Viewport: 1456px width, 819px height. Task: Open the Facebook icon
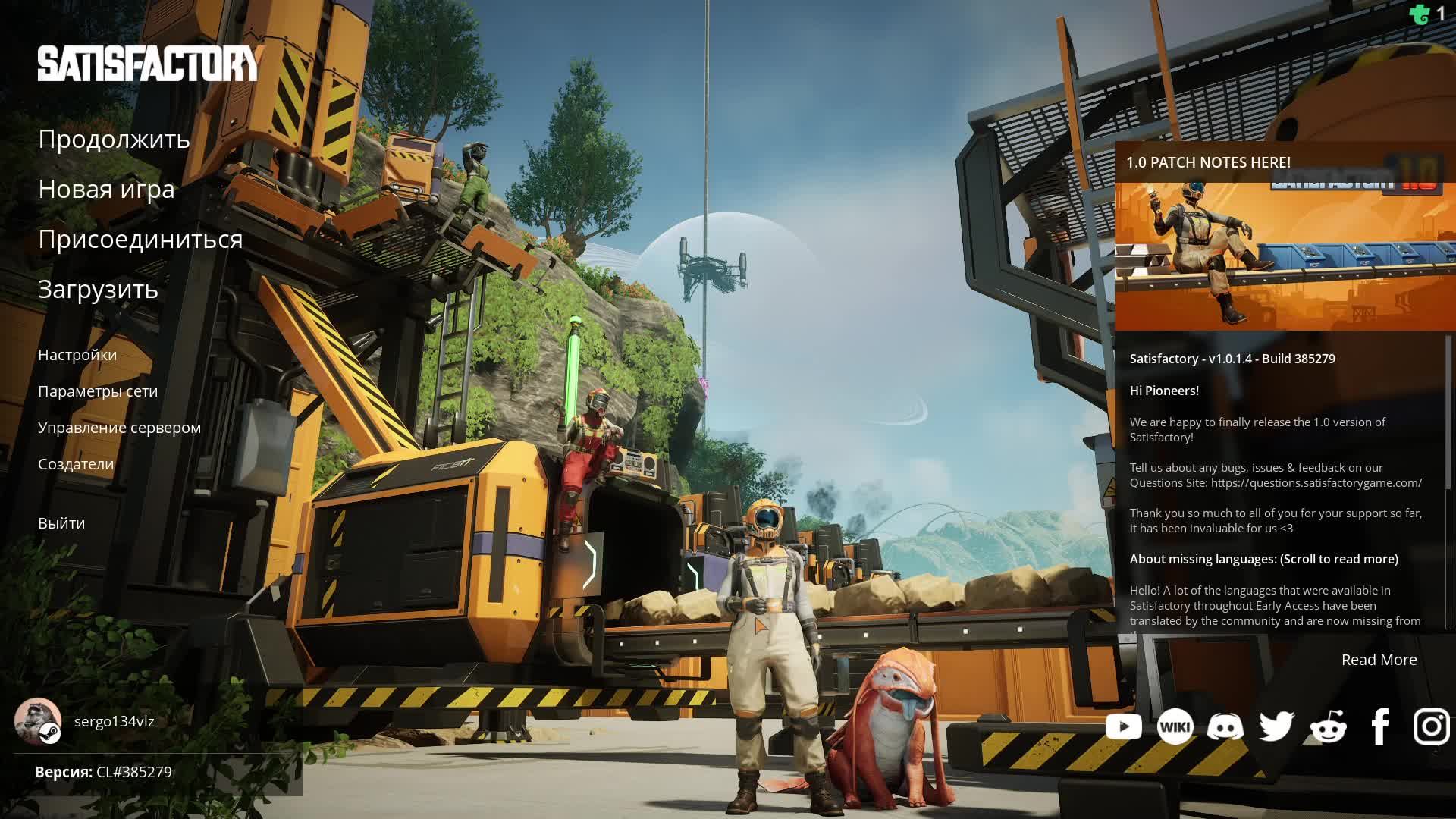[x=1380, y=726]
